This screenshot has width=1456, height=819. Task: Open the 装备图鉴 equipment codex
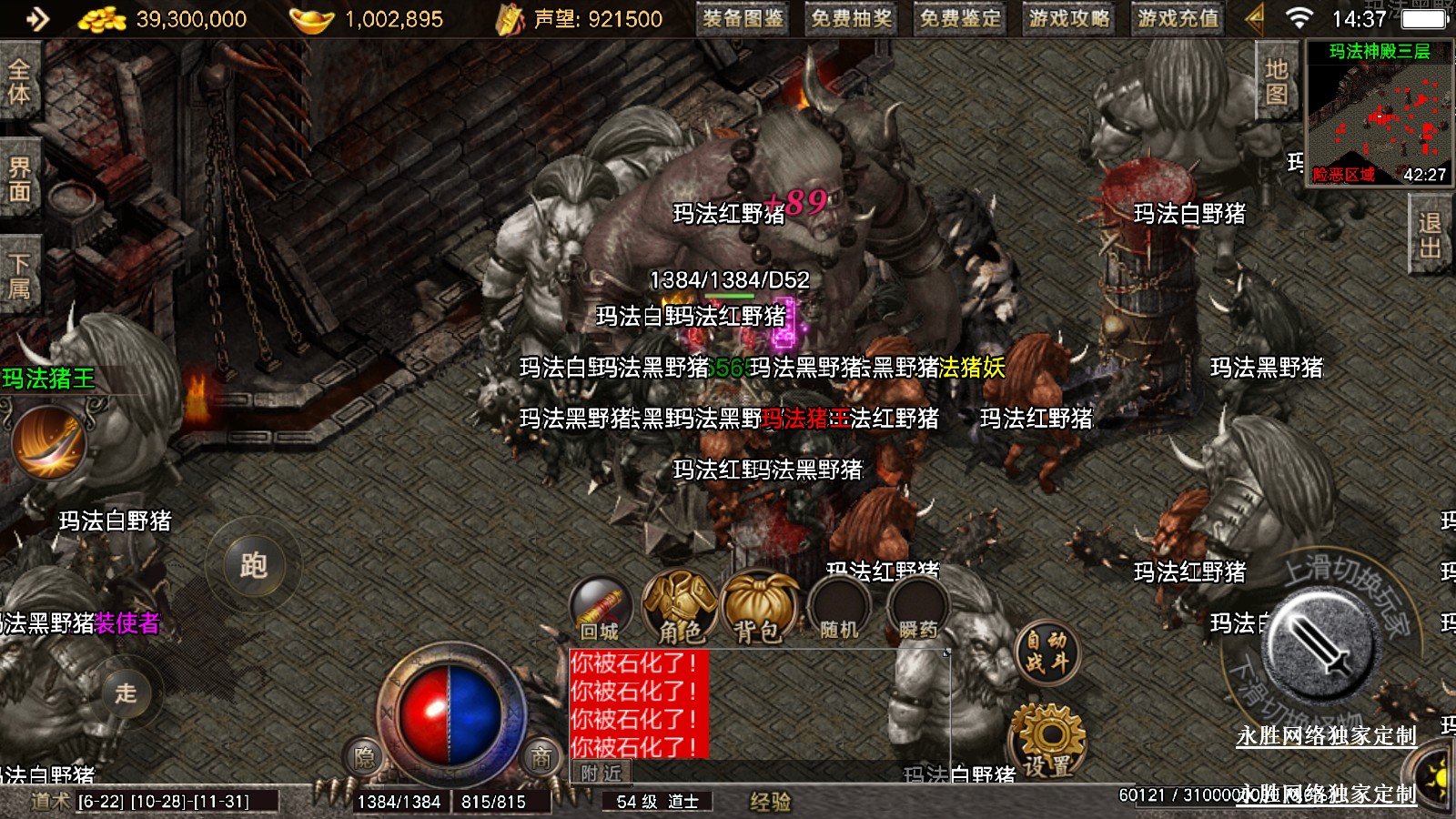(x=743, y=18)
